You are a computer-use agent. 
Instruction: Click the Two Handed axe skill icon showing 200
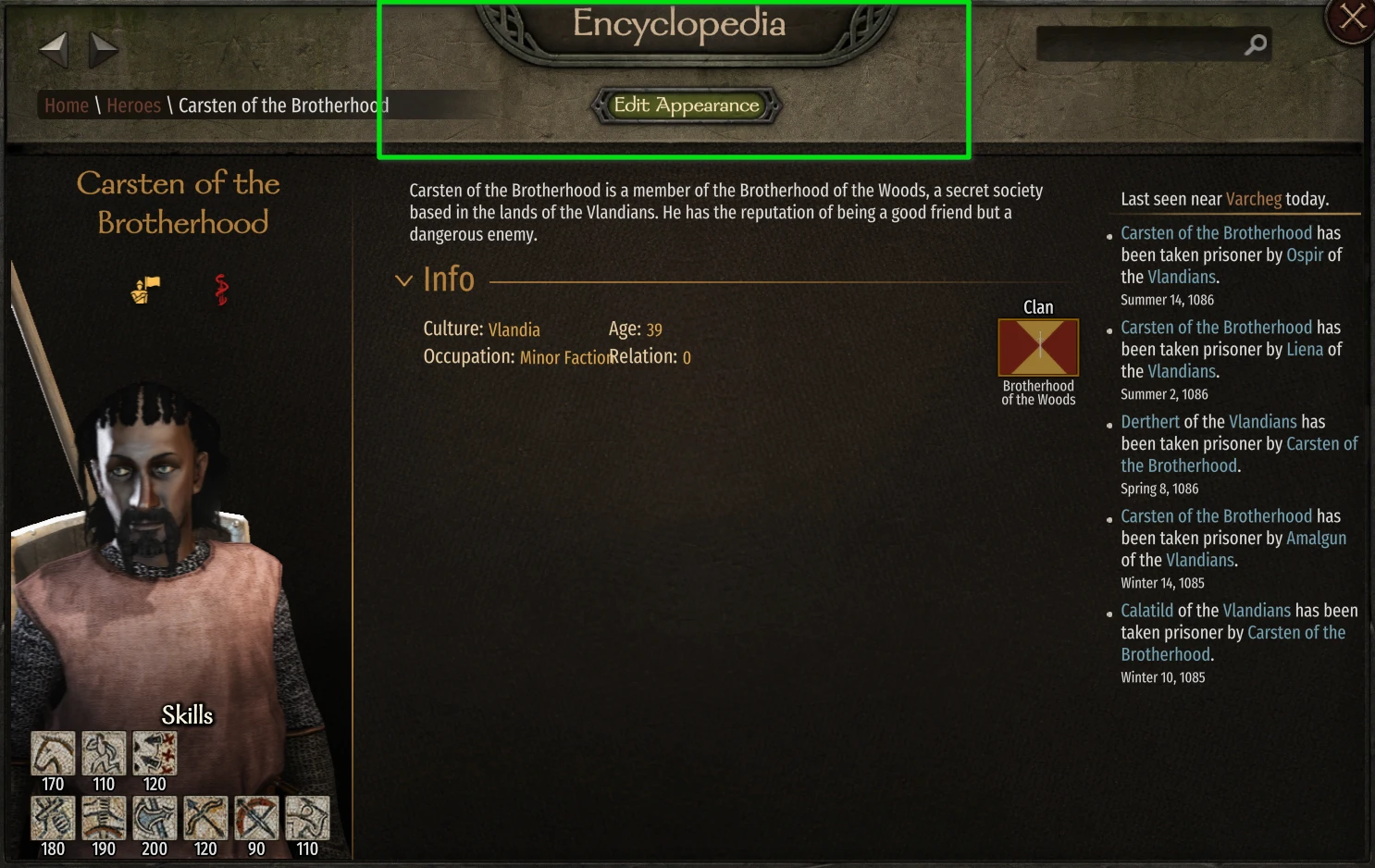(154, 818)
